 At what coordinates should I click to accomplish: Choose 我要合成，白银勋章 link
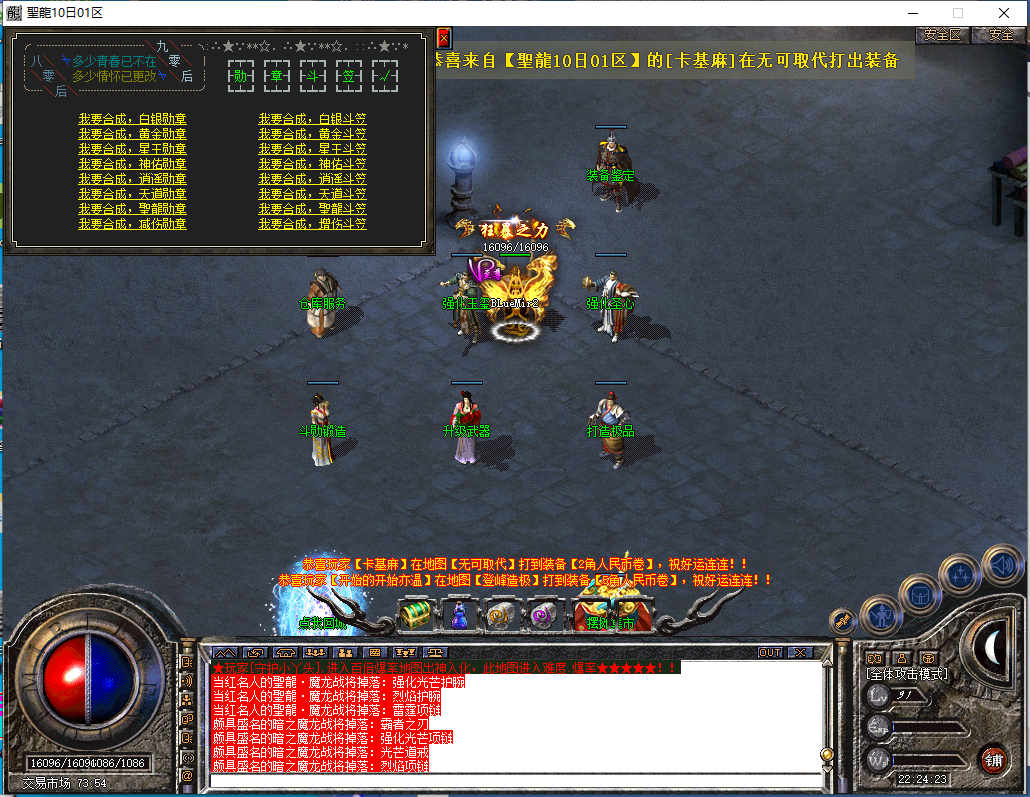pyautogui.click(x=133, y=119)
